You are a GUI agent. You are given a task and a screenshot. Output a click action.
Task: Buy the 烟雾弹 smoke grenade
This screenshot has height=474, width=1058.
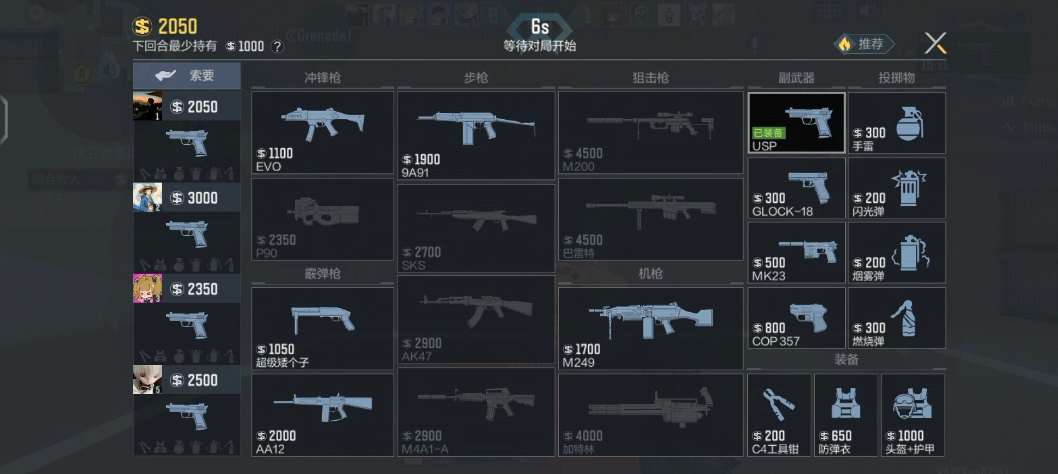click(896, 252)
